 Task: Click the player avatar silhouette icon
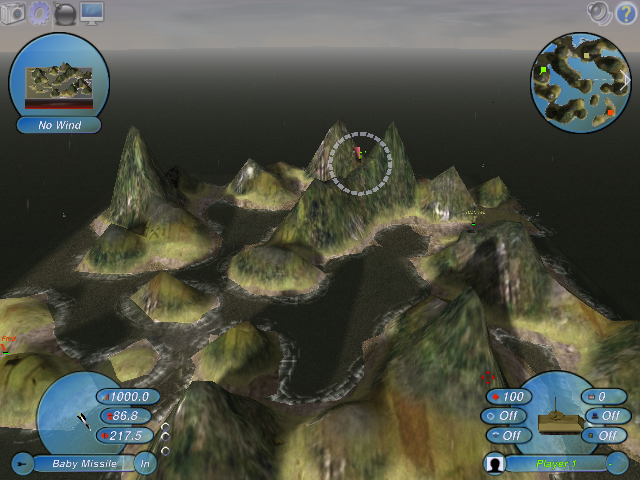pyautogui.click(x=493, y=464)
